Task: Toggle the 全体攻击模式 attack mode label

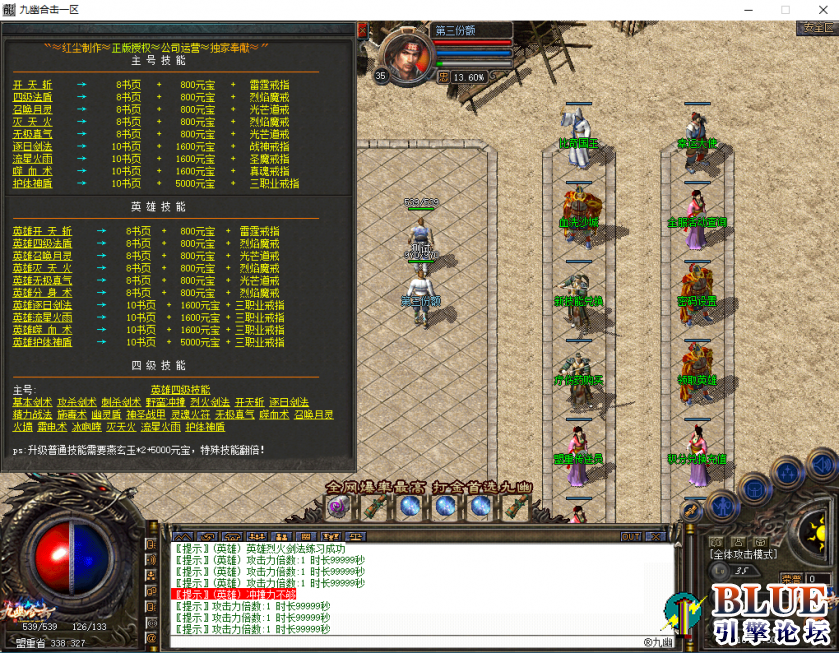Action: (742, 553)
